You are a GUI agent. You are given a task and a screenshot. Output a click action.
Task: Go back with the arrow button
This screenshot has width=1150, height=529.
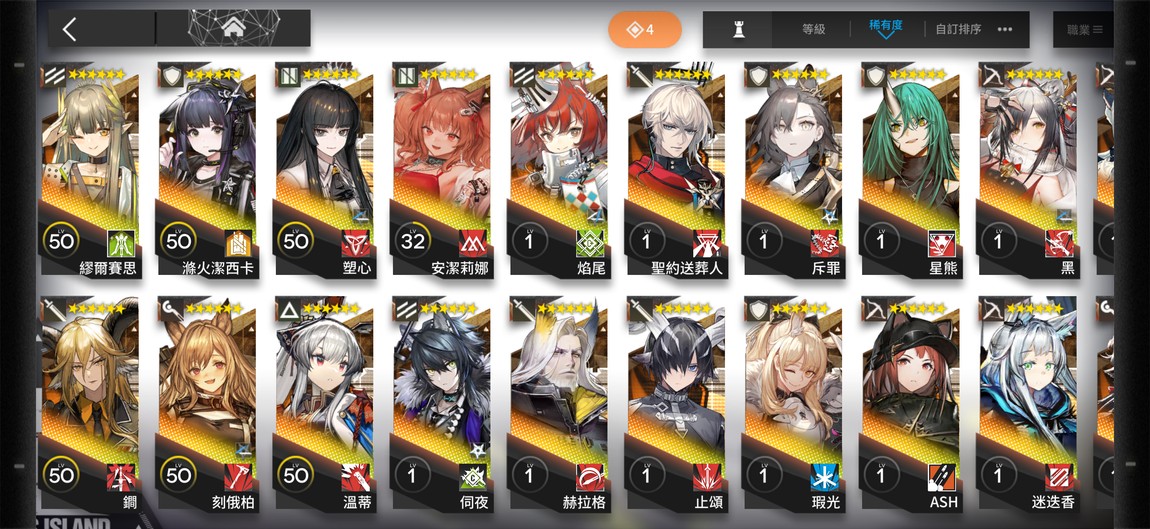click(69, 29)
